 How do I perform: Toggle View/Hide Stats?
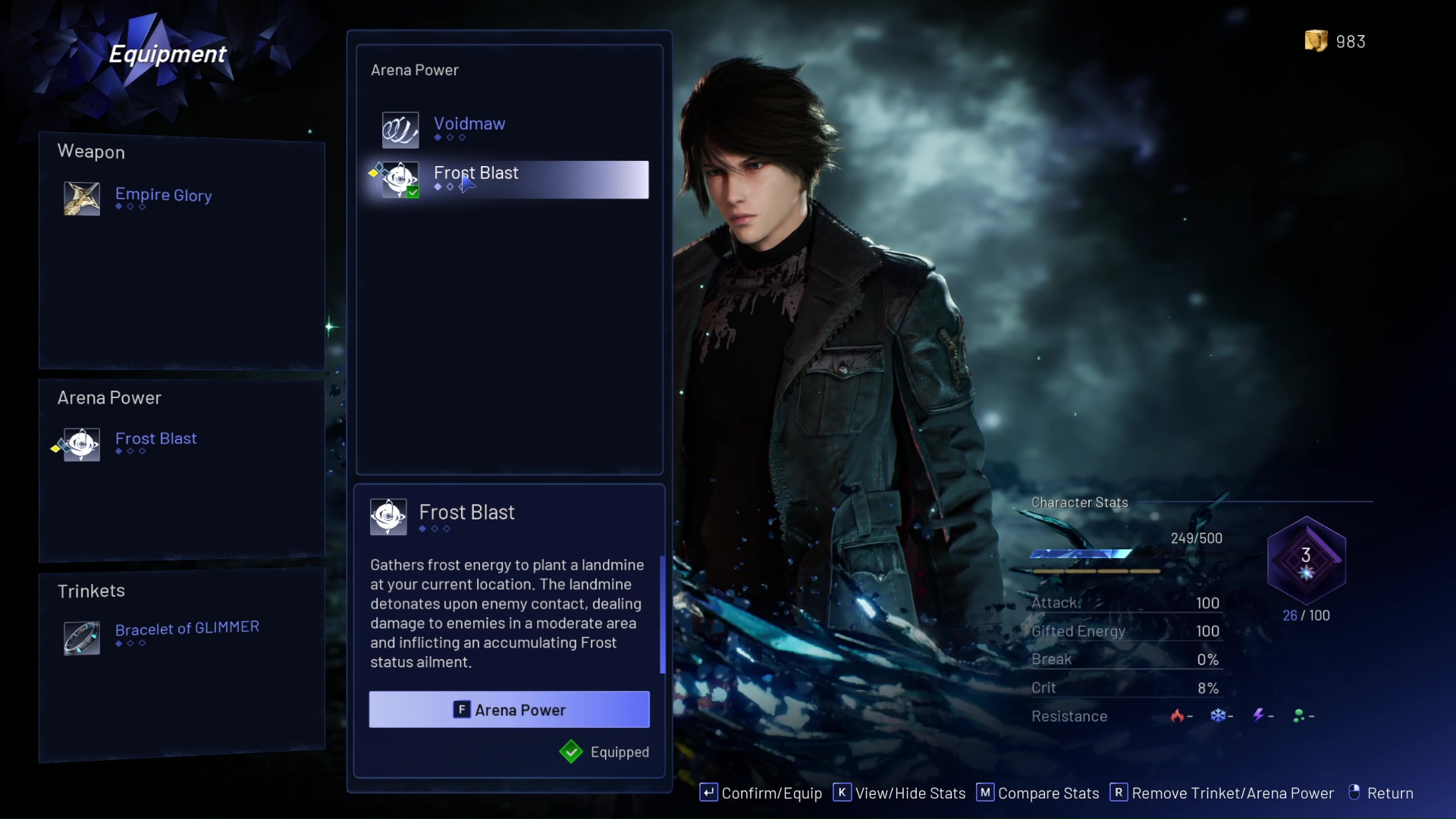(899, 793)
